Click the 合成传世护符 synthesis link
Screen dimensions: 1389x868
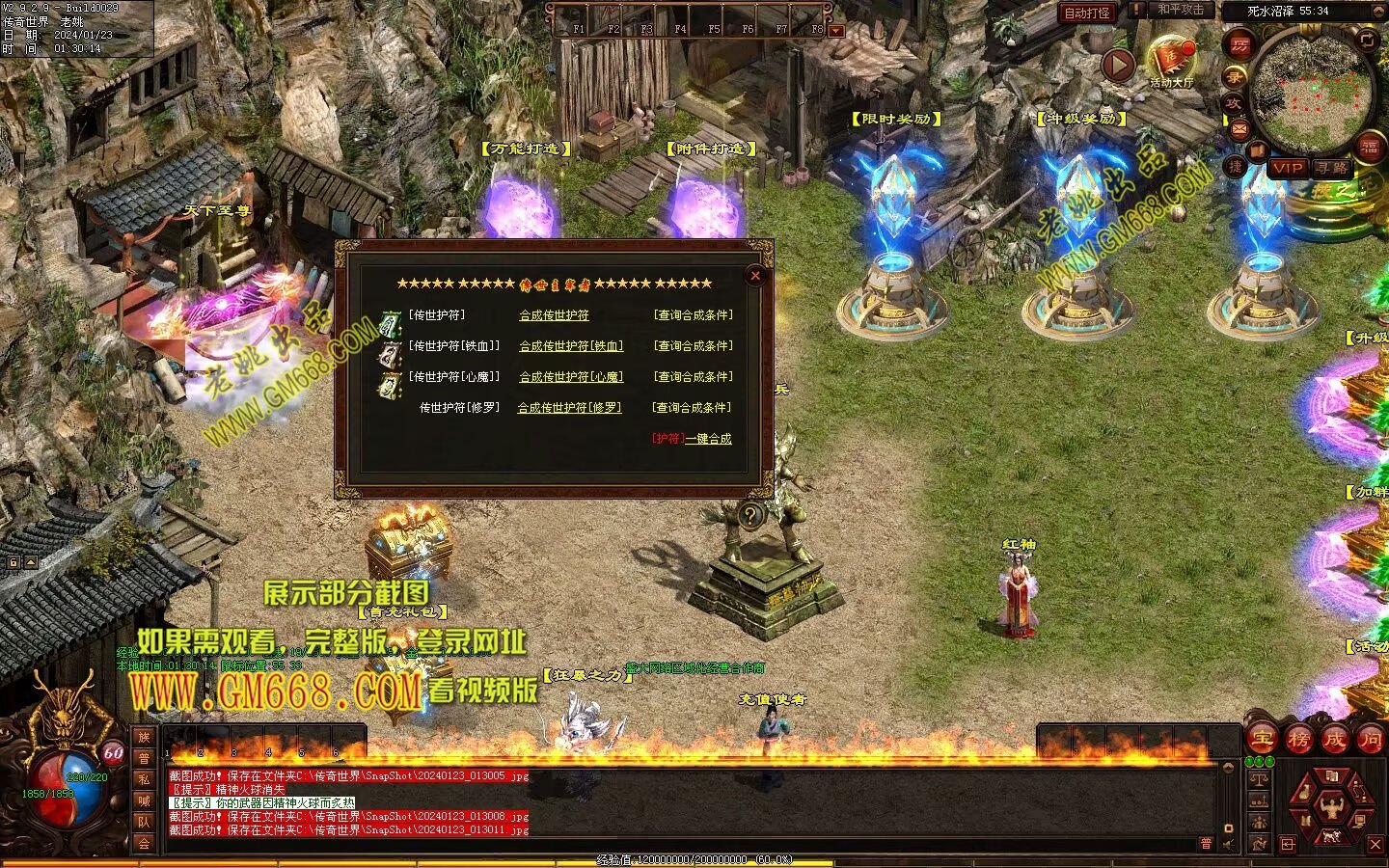(x=554, y=315)
